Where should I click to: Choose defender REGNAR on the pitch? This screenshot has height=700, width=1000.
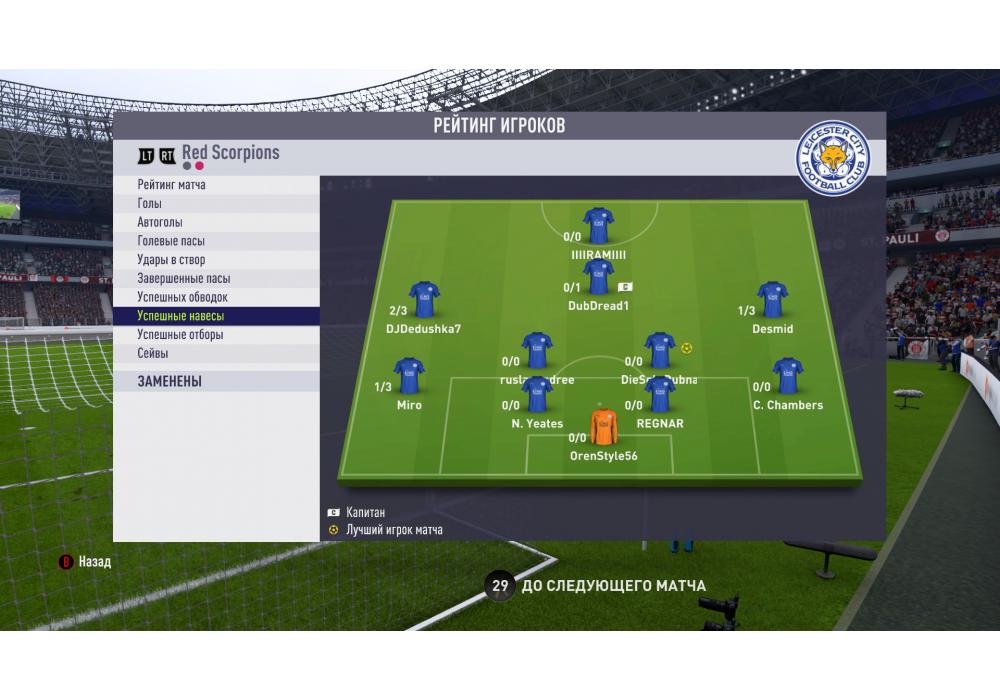660,395
